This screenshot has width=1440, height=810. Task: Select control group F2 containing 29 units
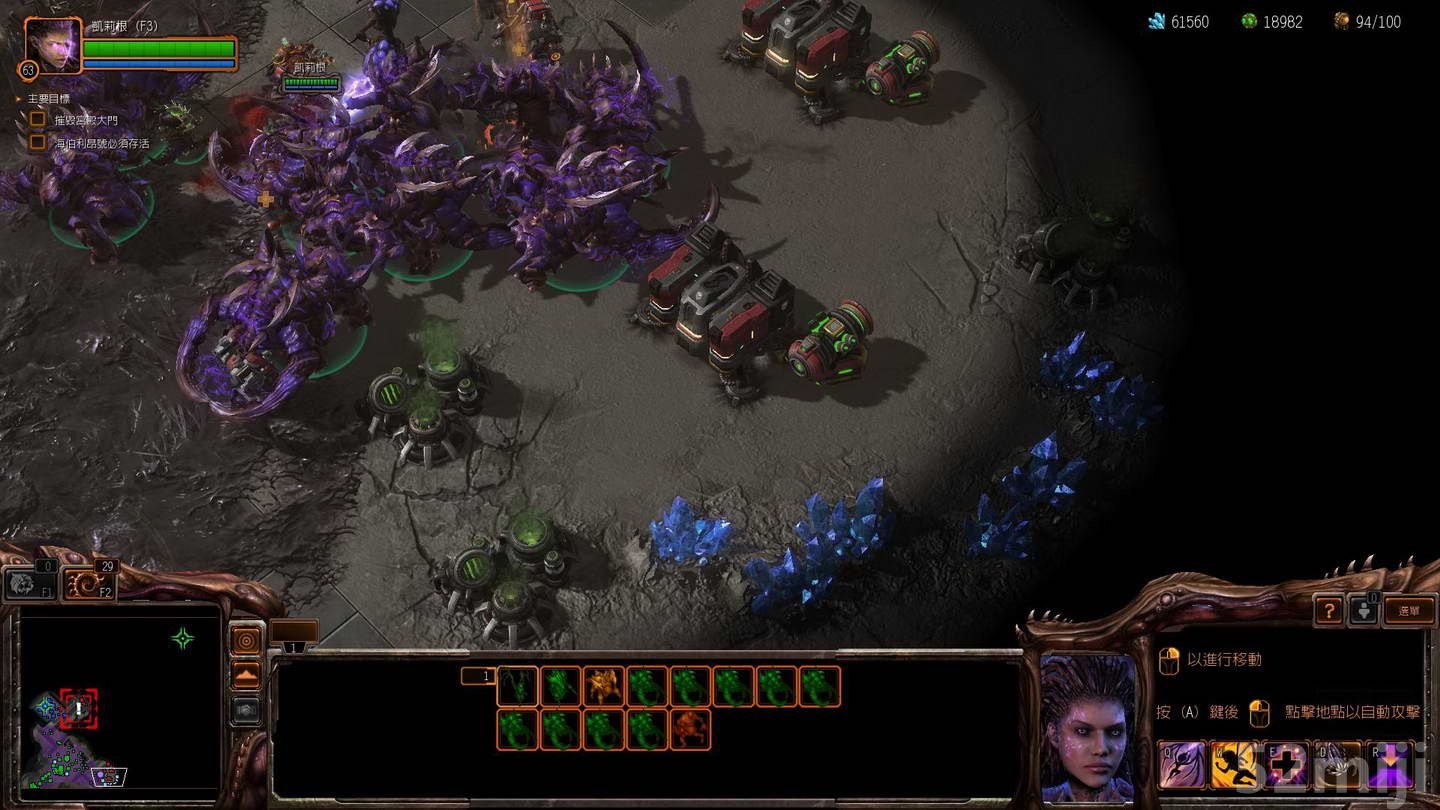coord(86,583)
